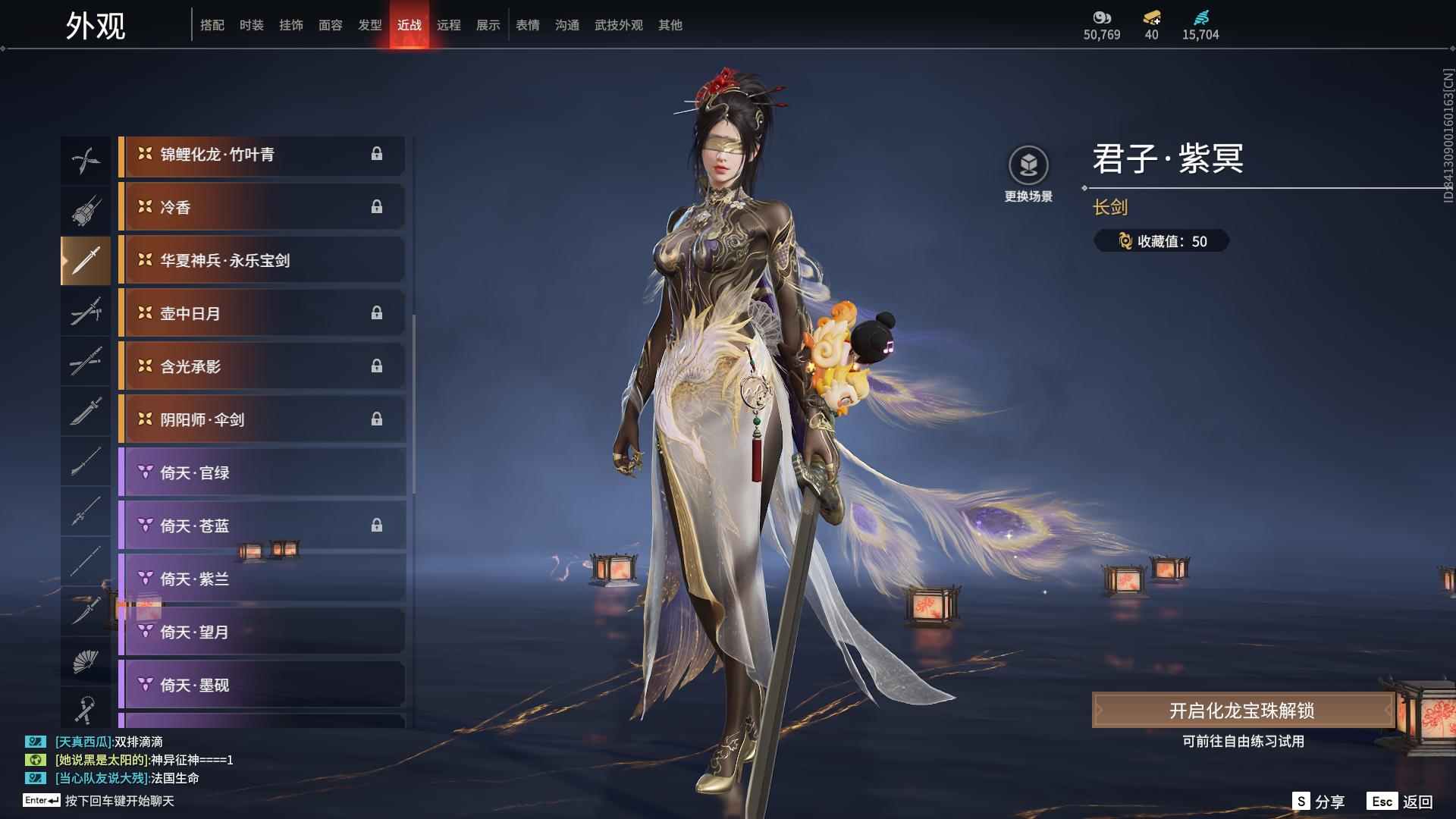Viewport: 1456px width, 819px height.
Task: Open the 倚天·官绿 skin entry
Action: [262, 472]
